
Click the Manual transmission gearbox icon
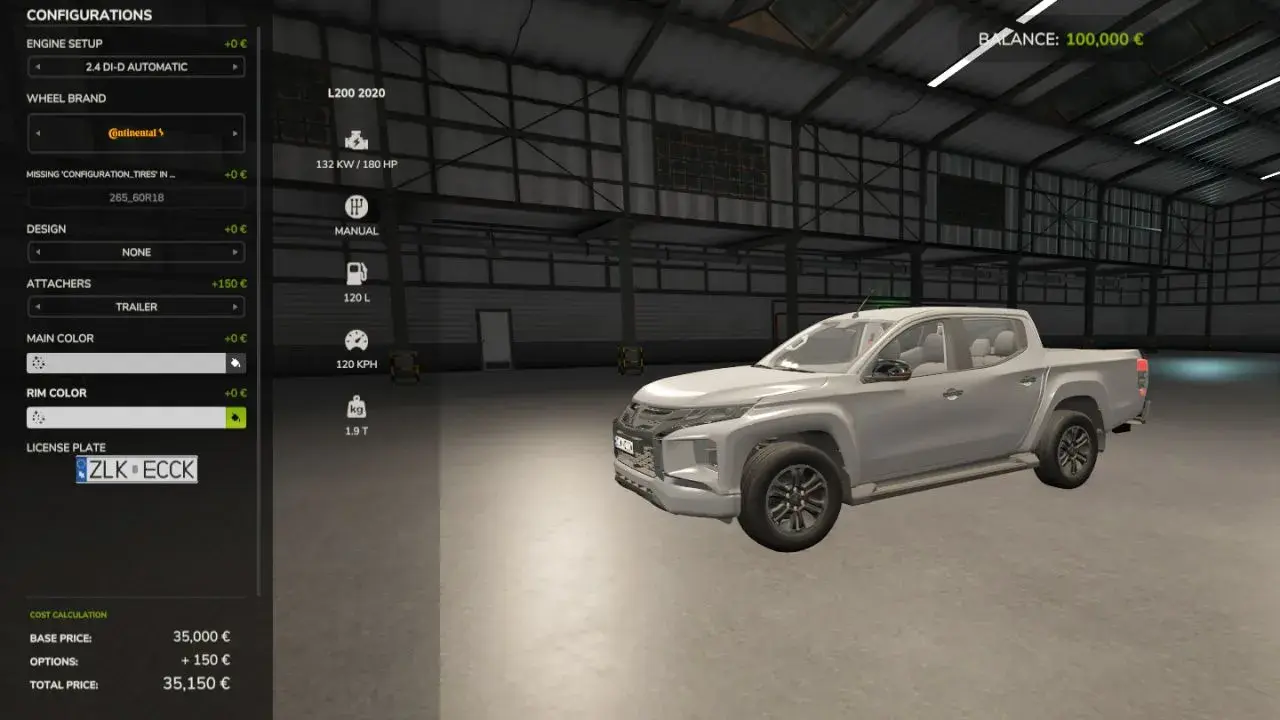point(357,207)
